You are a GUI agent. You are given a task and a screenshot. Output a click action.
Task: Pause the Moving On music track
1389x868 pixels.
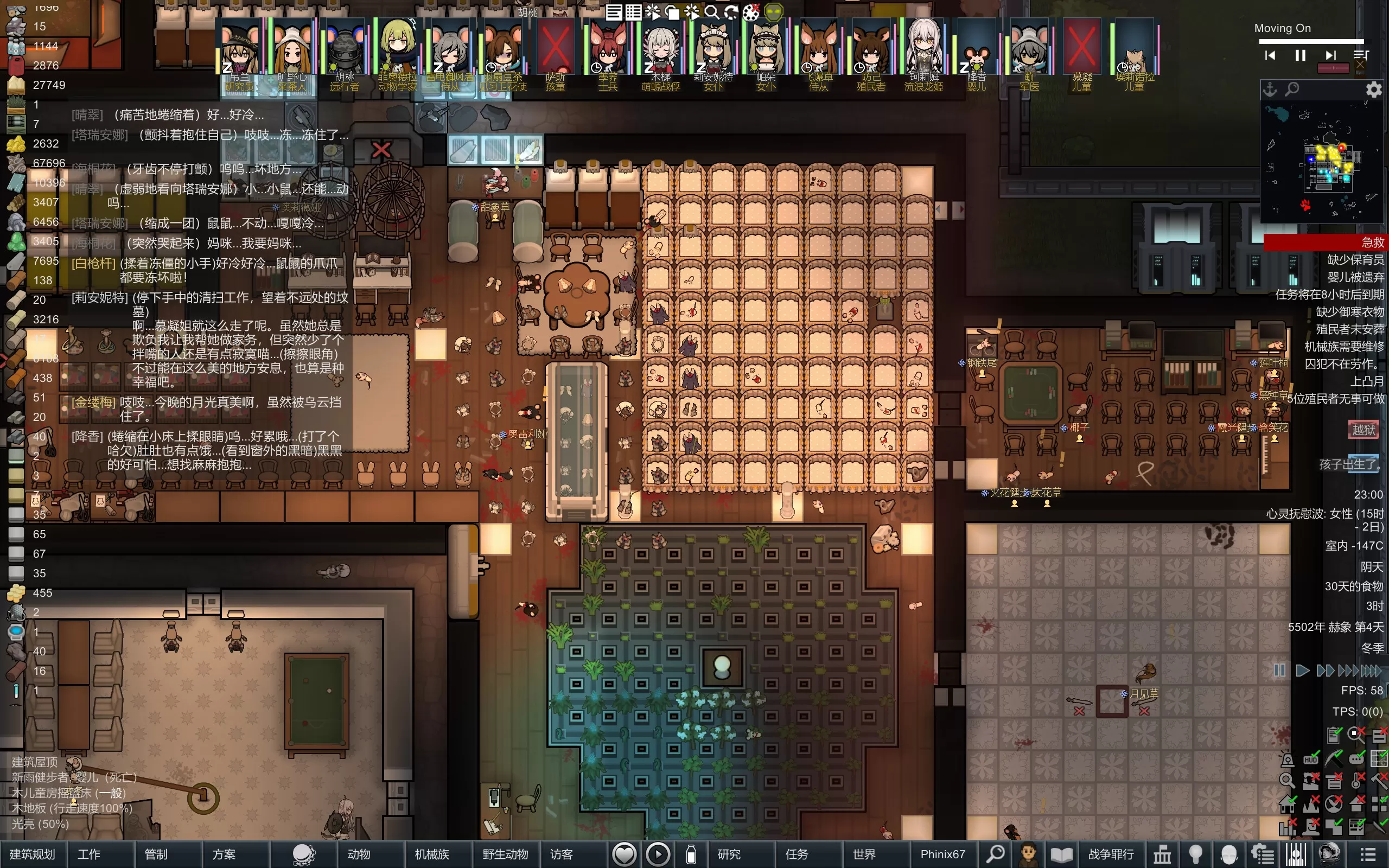pos(1300,55)
